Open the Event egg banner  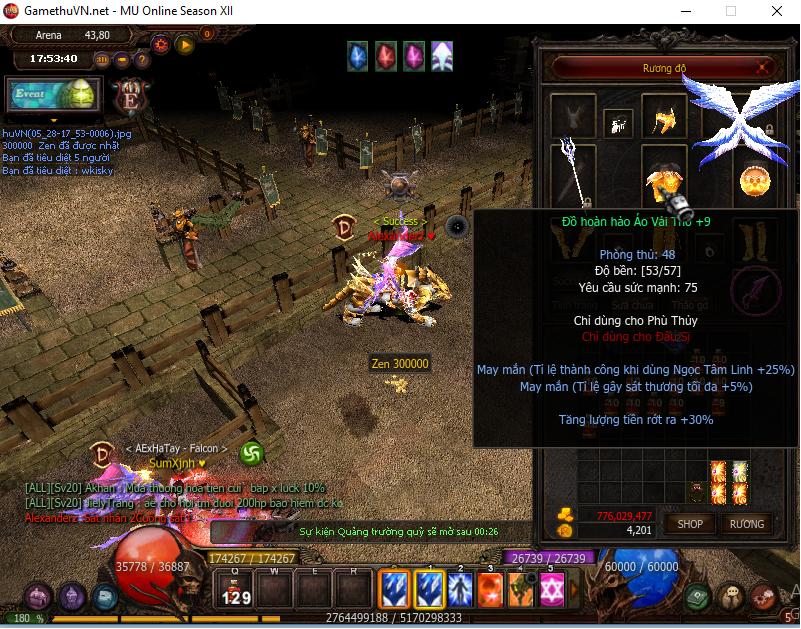click(x=51, y=95)
